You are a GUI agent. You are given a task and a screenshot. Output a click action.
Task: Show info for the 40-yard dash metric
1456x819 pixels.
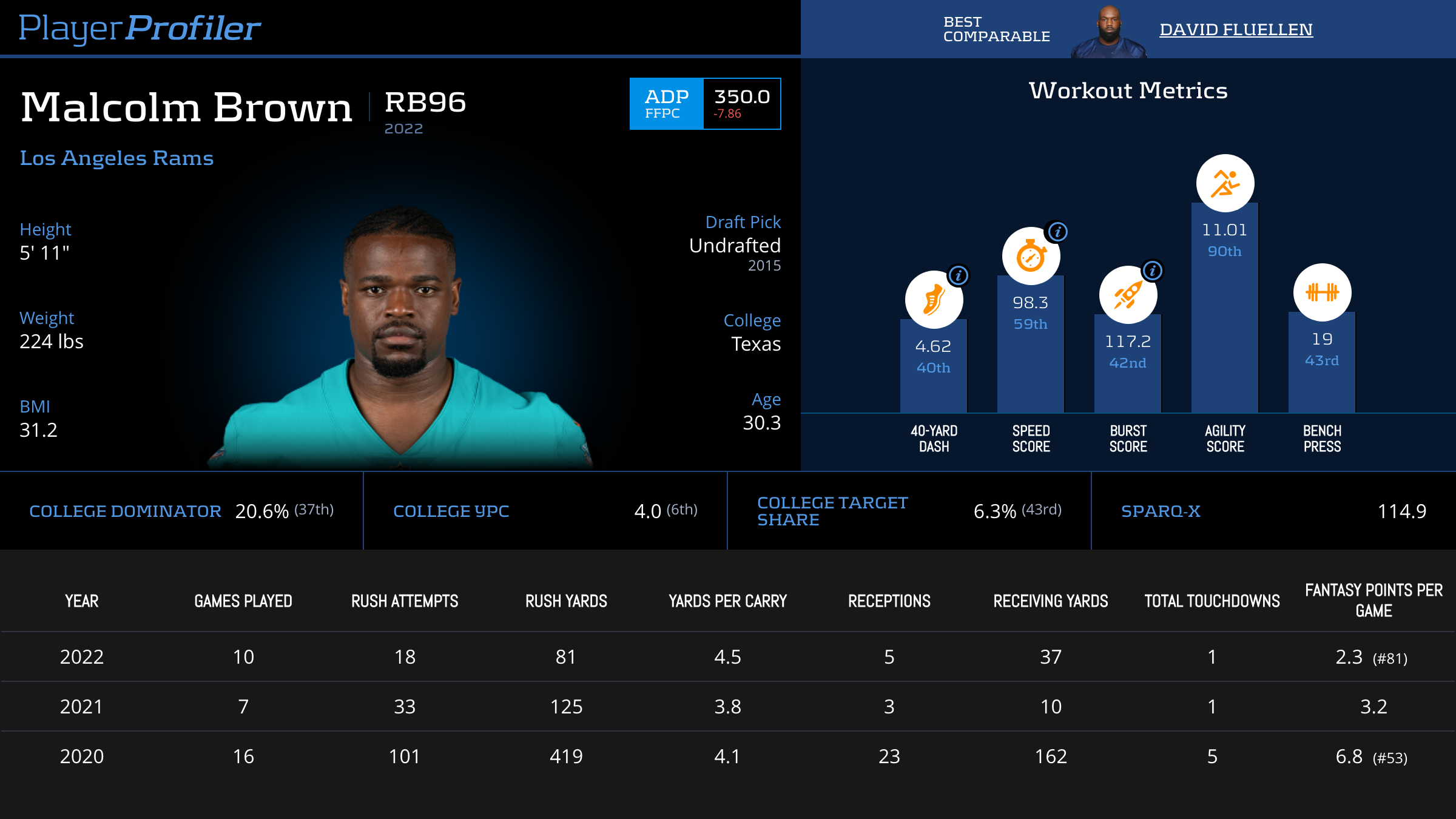click(x=959, y=275)
